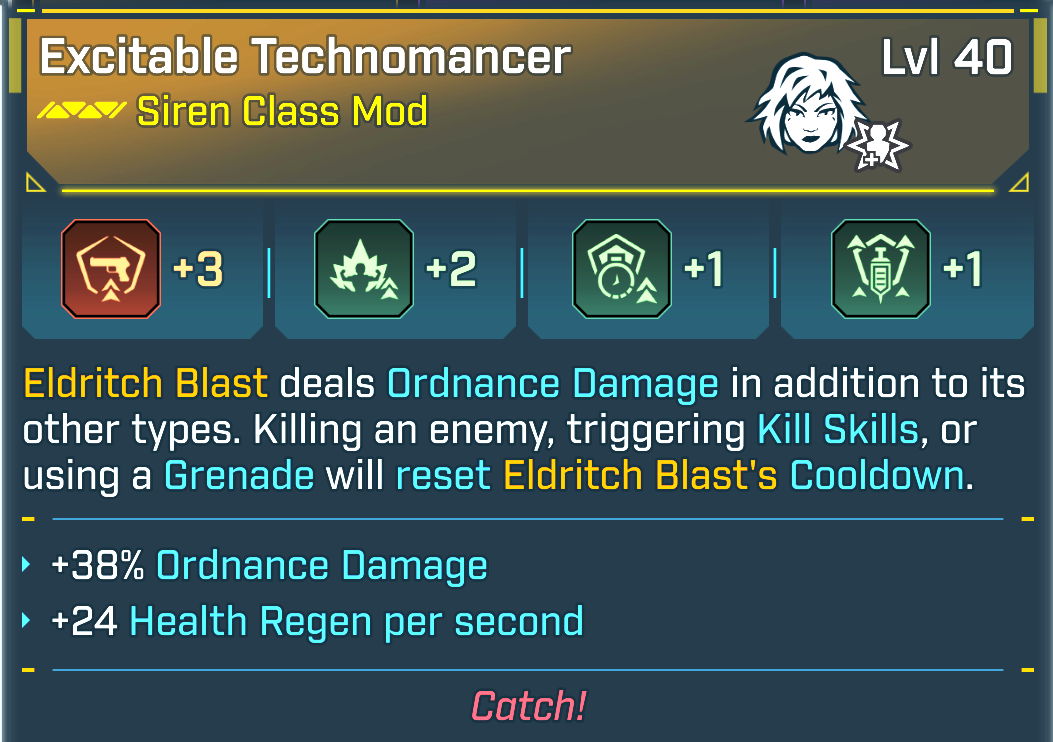Choose the stopwatch shield skill icon

[621, 269]
